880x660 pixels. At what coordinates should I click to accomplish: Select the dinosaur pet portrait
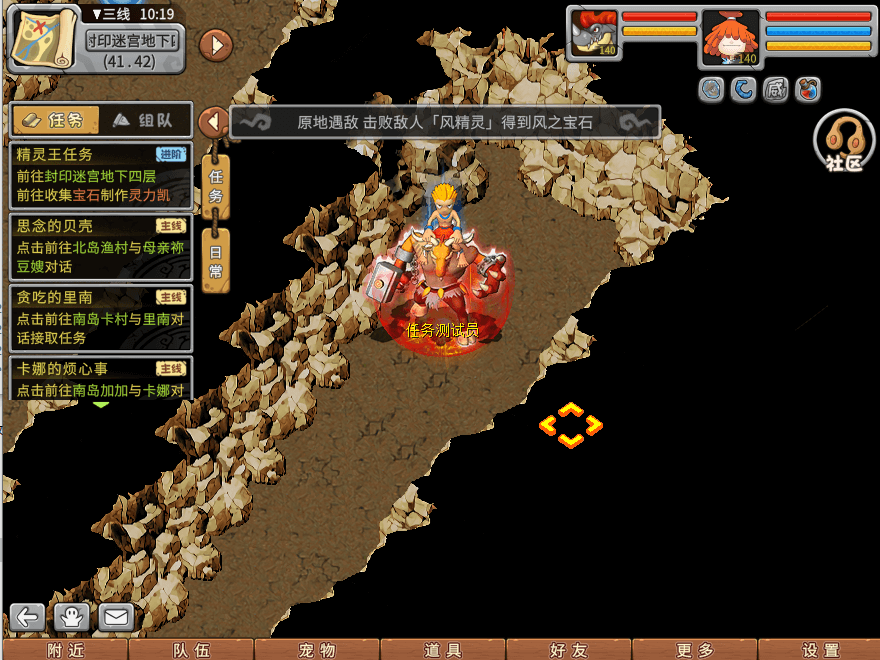(x=593, y=34)
